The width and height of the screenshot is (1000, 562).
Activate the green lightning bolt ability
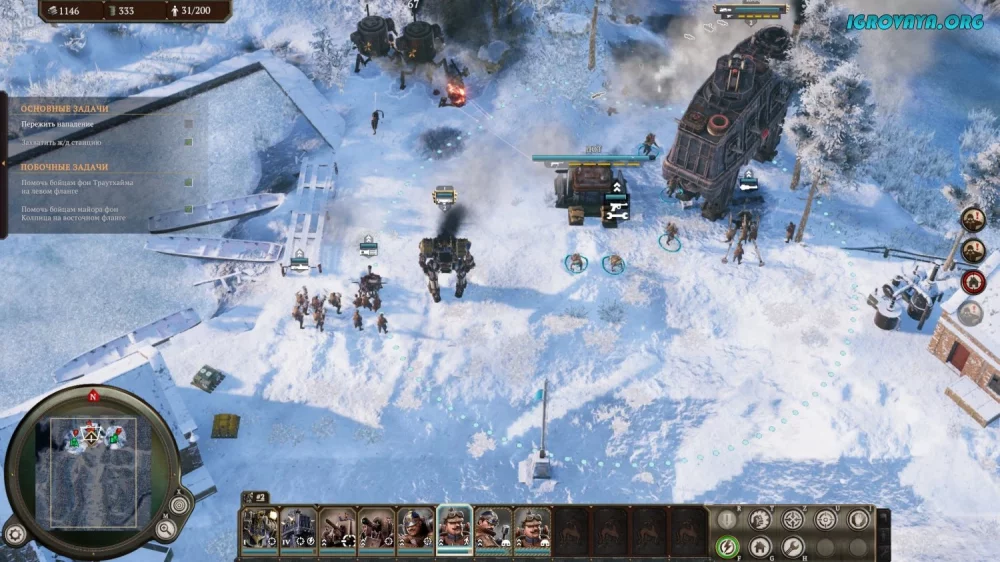tap(727, 547)
